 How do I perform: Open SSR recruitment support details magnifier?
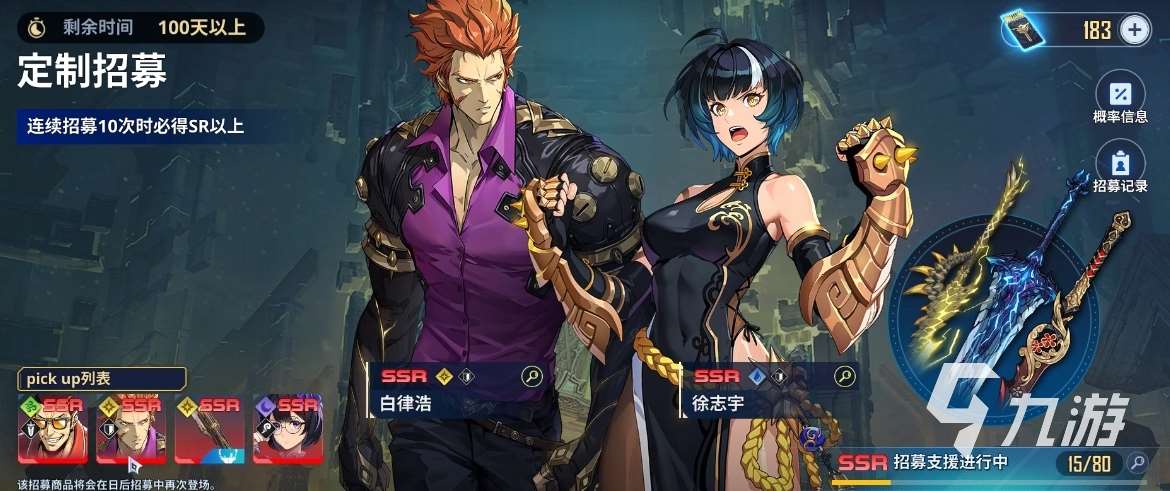click(1136, 462)
